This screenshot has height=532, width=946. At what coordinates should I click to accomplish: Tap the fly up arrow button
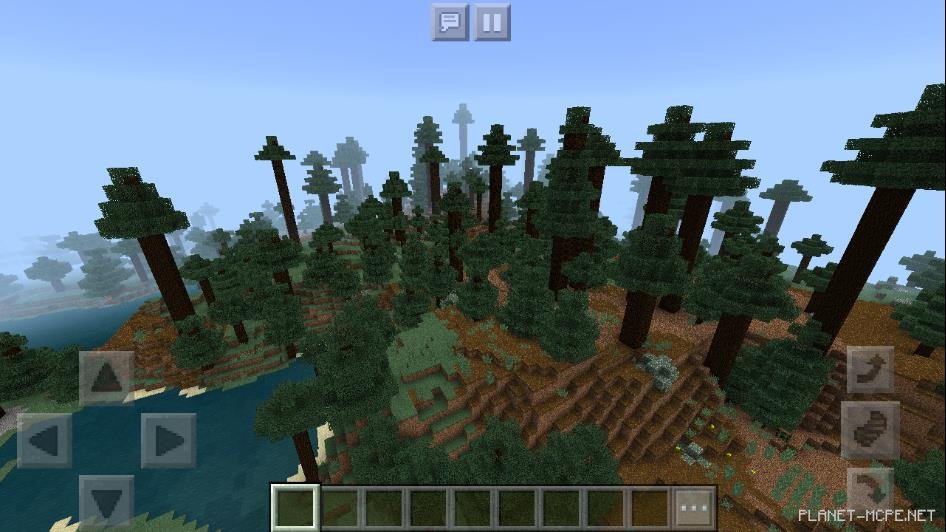click(x=870, y=370)
